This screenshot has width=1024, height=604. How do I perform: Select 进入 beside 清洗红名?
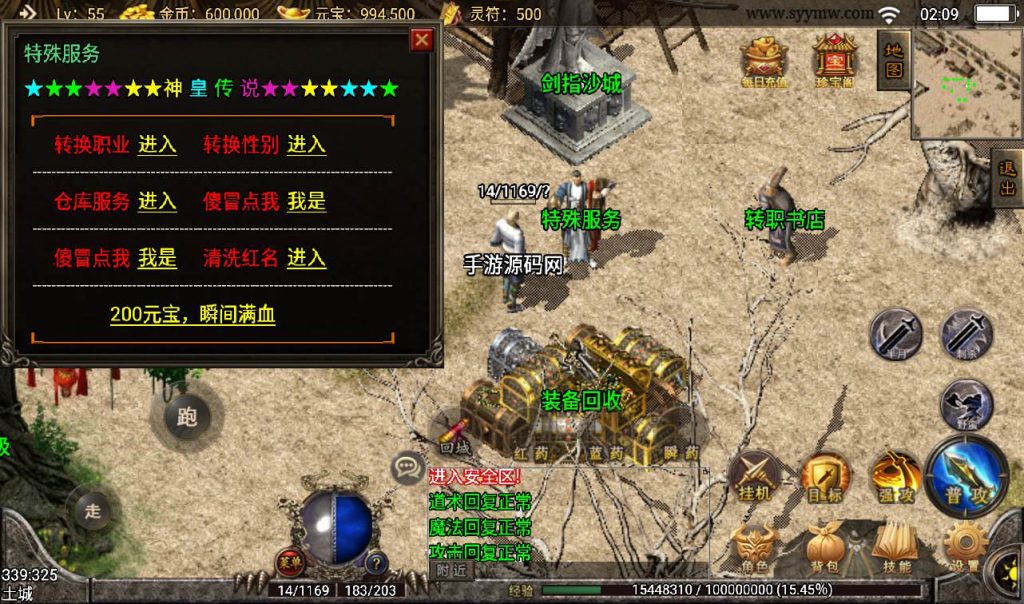[306, 258]
